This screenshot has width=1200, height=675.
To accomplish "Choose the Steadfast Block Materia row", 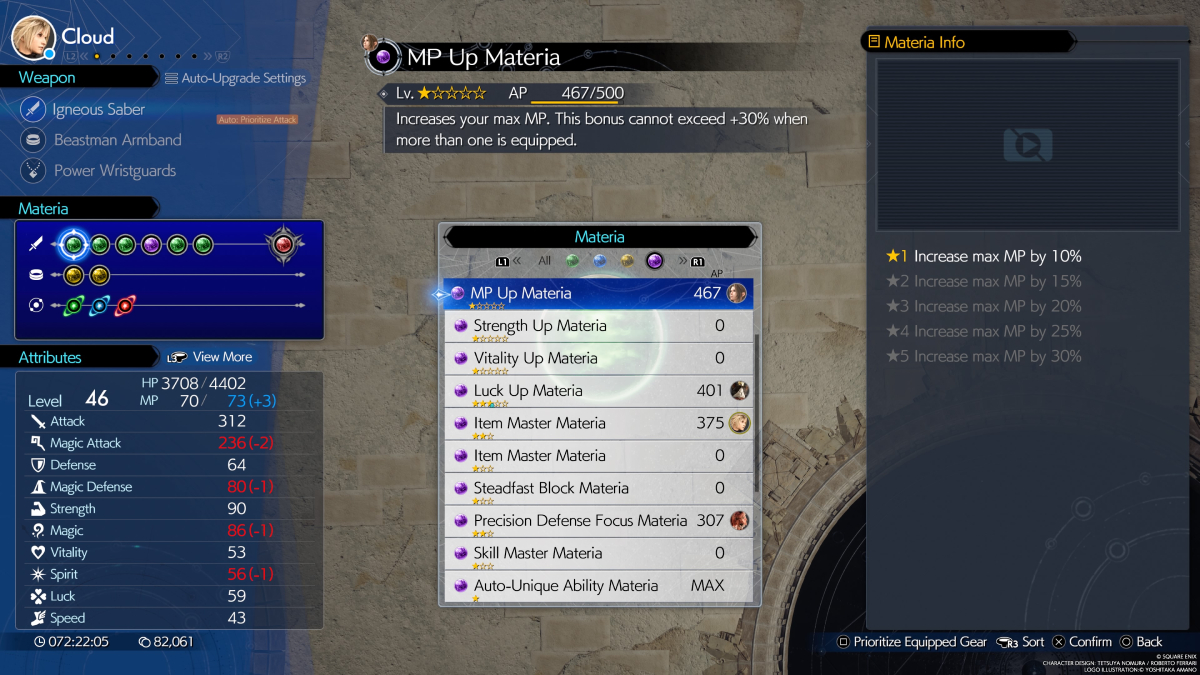I will 597,488.
